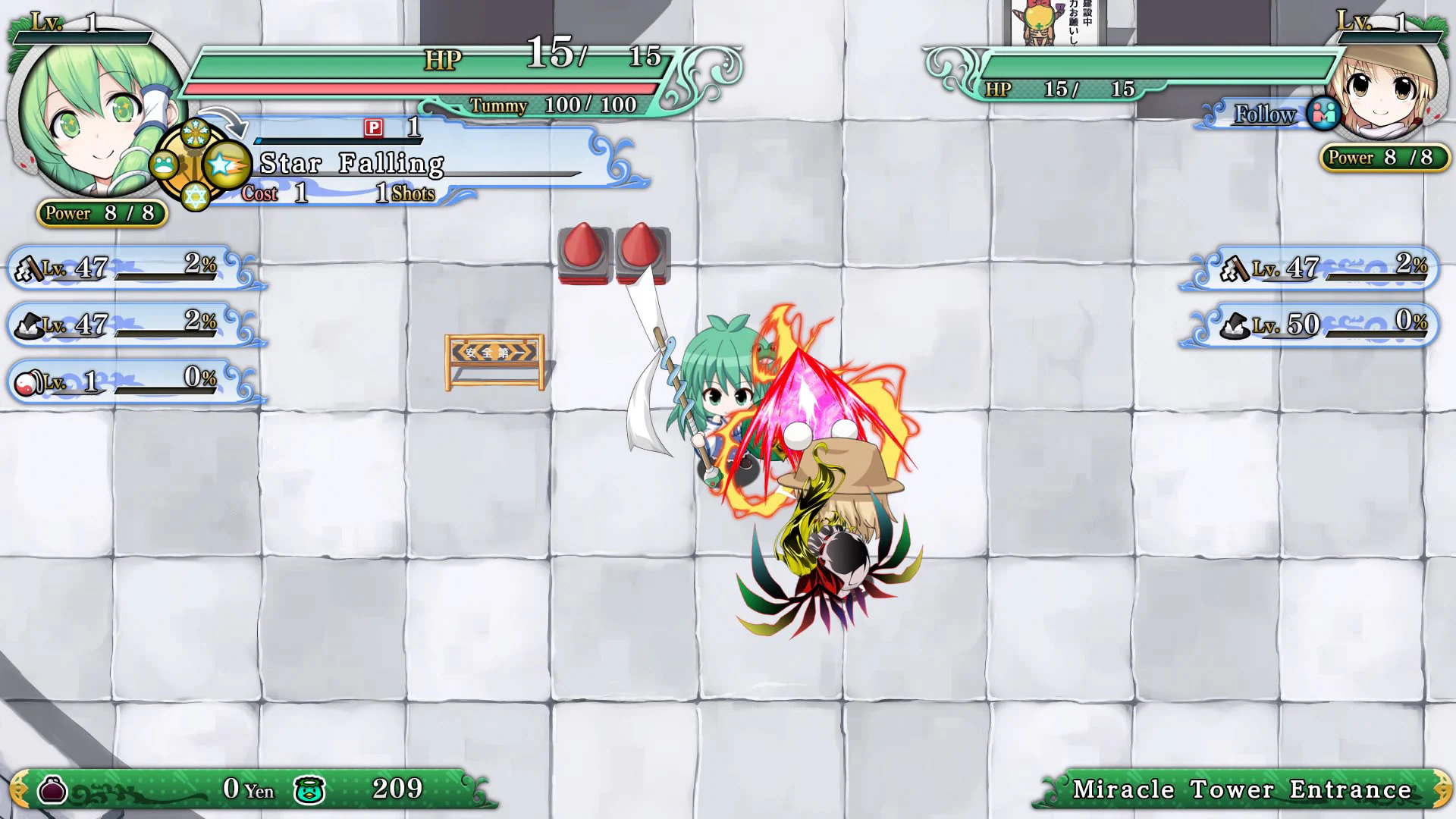Click the shooting star Star Falling icon
The height and width of the screenshot is (819, 1456).
click(x=227, y=164)
